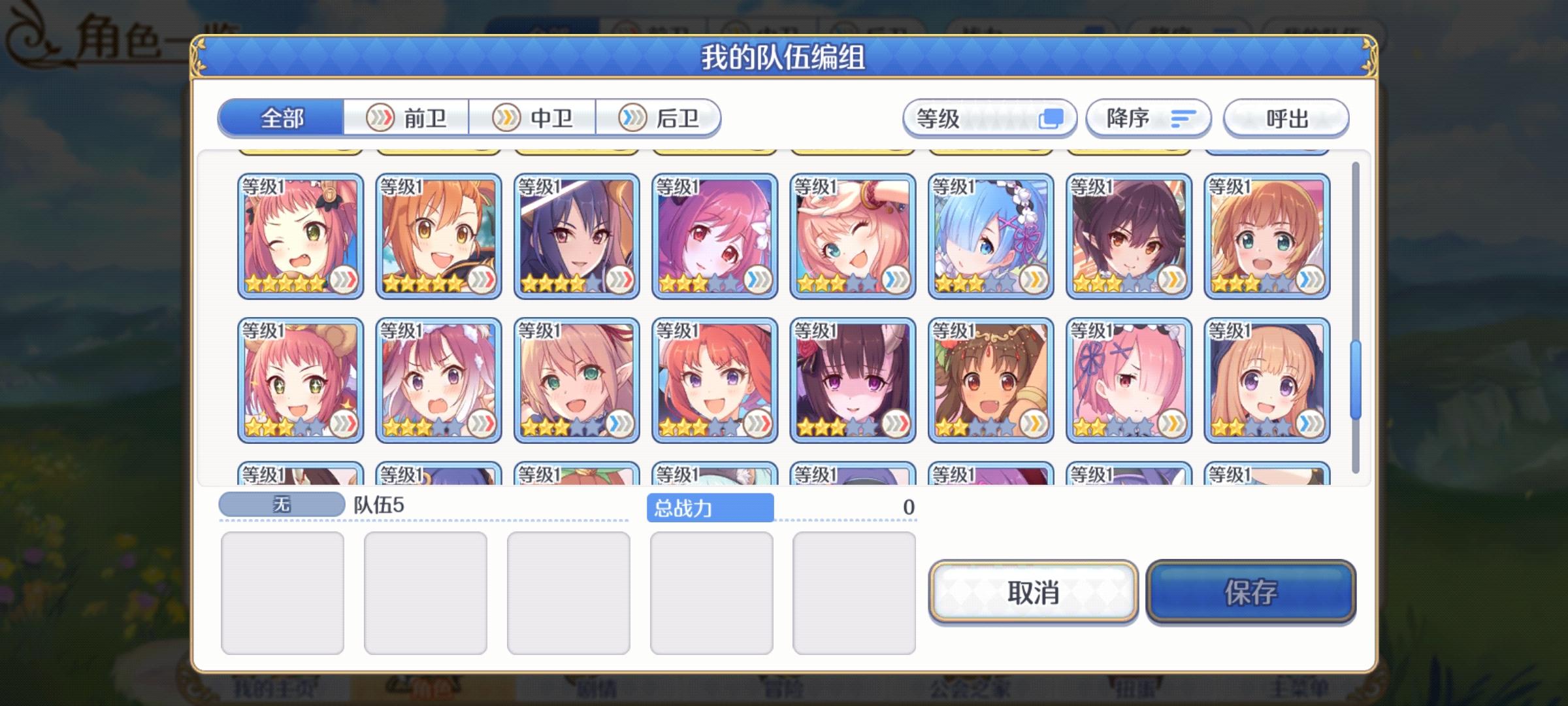
Task: Open the 主菜单 main menu icon
Action: (1294, 690)
